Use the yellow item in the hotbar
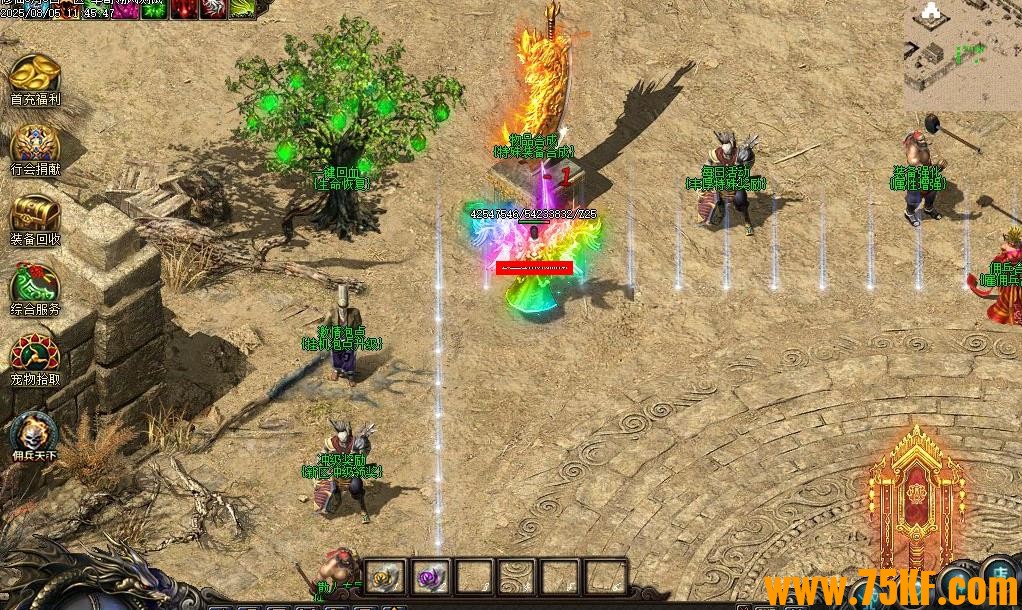 tap(384, 577)
